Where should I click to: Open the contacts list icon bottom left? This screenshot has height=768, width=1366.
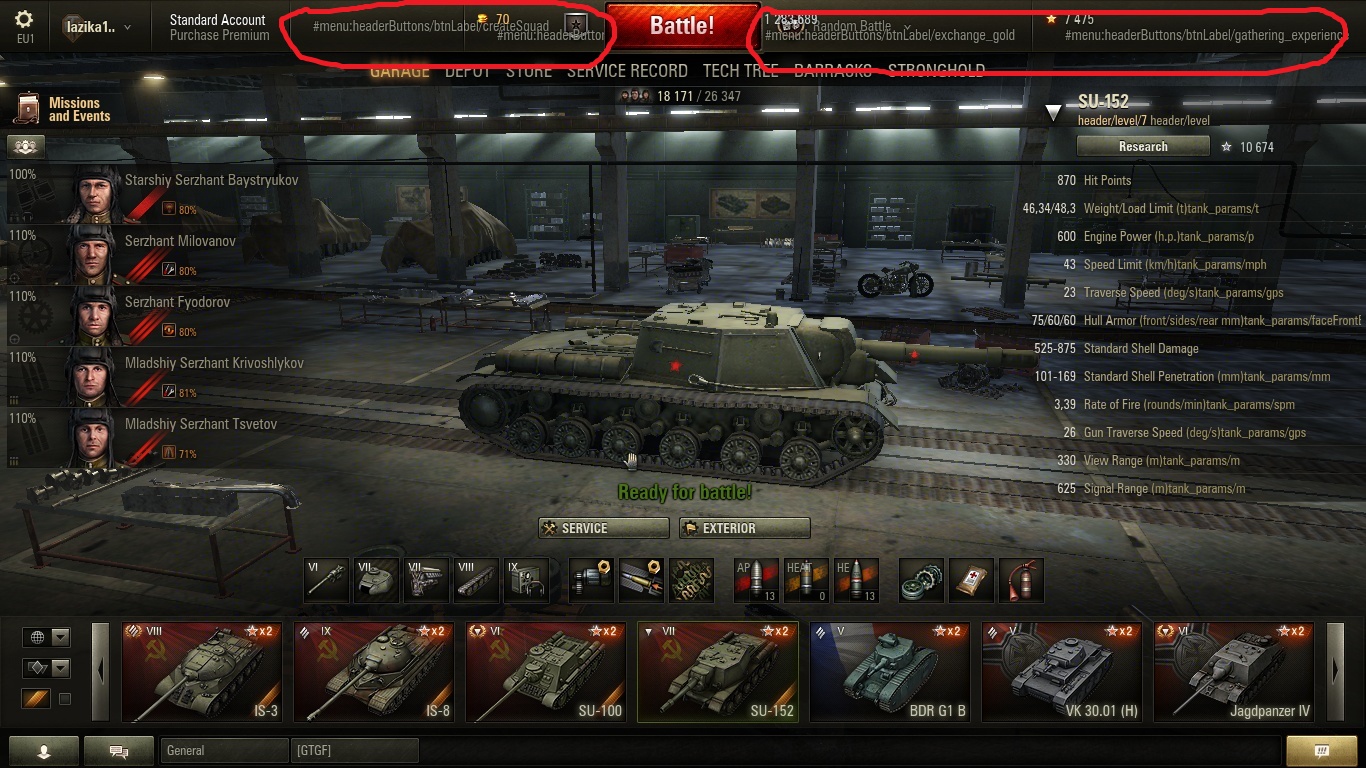tap(43, 750)
